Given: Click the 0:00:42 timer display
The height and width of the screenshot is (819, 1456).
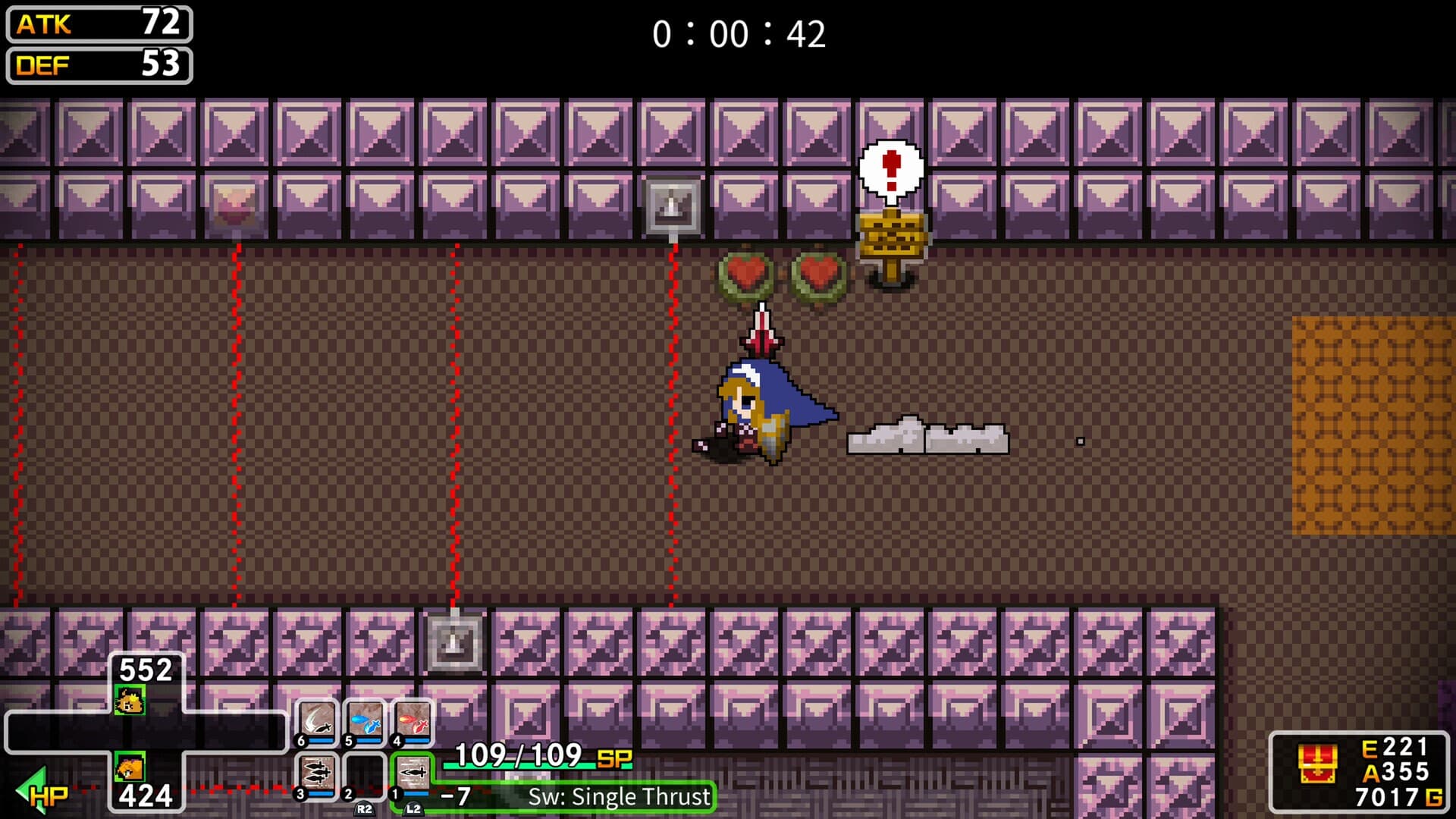Looking at the screenshot, I should [738, 32].
